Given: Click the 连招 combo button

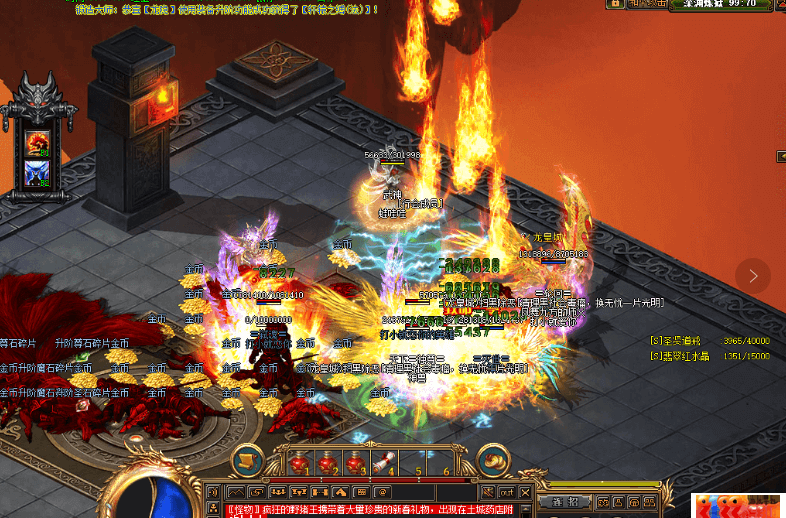Looking at the screenshot, I should click(x=558, y=501).
